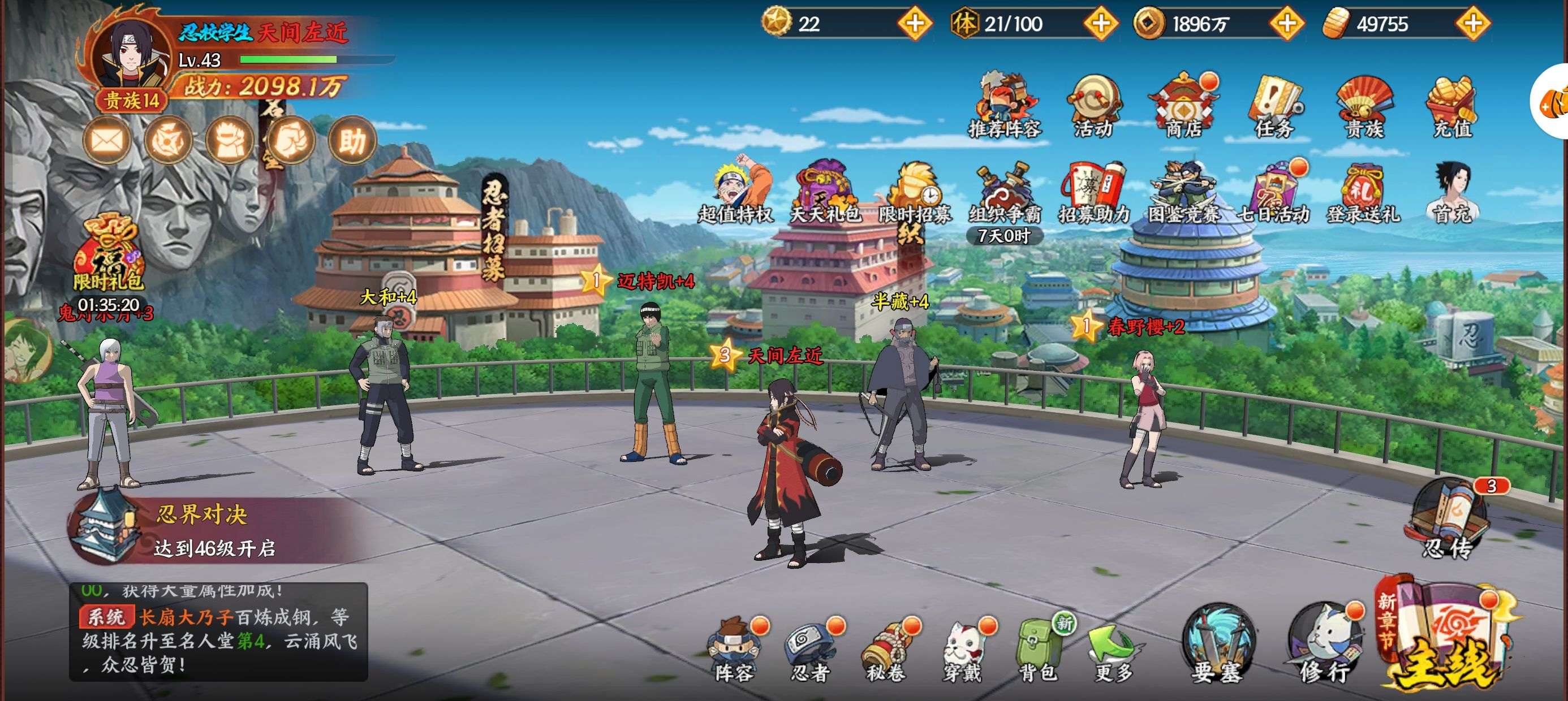Open the 修行 training menu
1568x701 pixels.
click(1324, 645)
